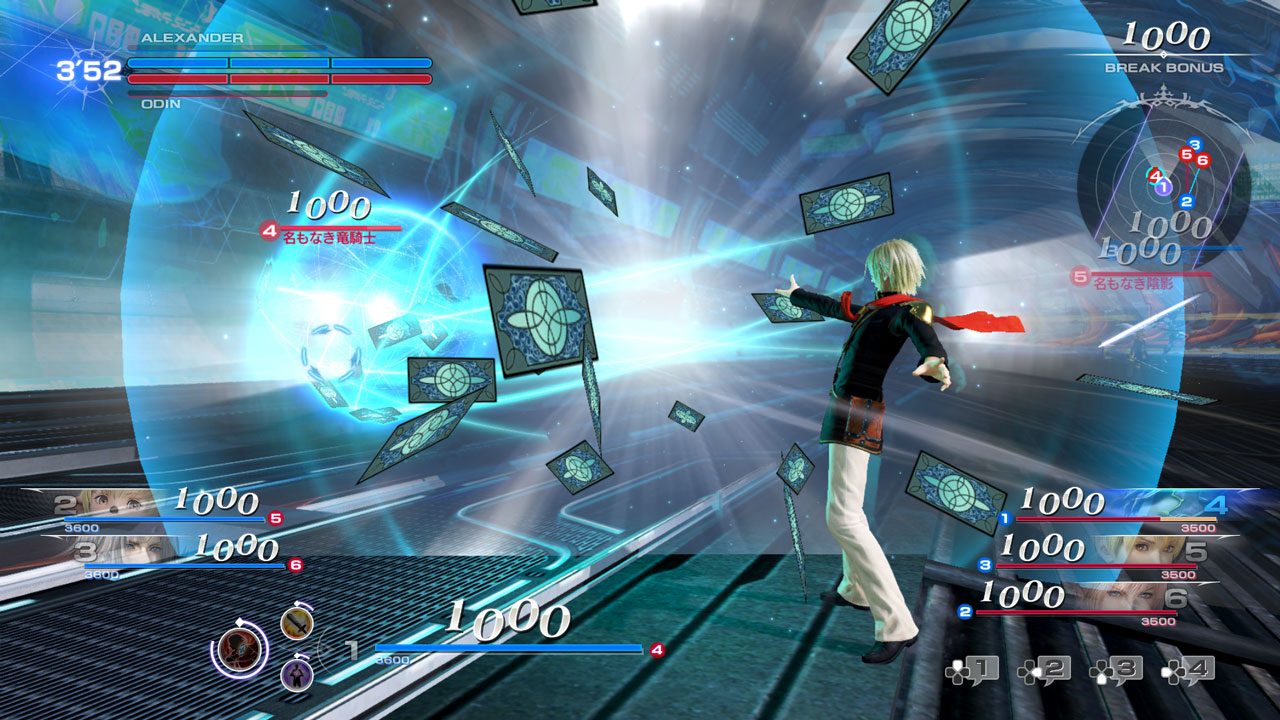Image resolution: width=1280 pixels, height=720 pixels.
Task: Click blue marker 2 on the radar
Action: tap(1187, 202)
